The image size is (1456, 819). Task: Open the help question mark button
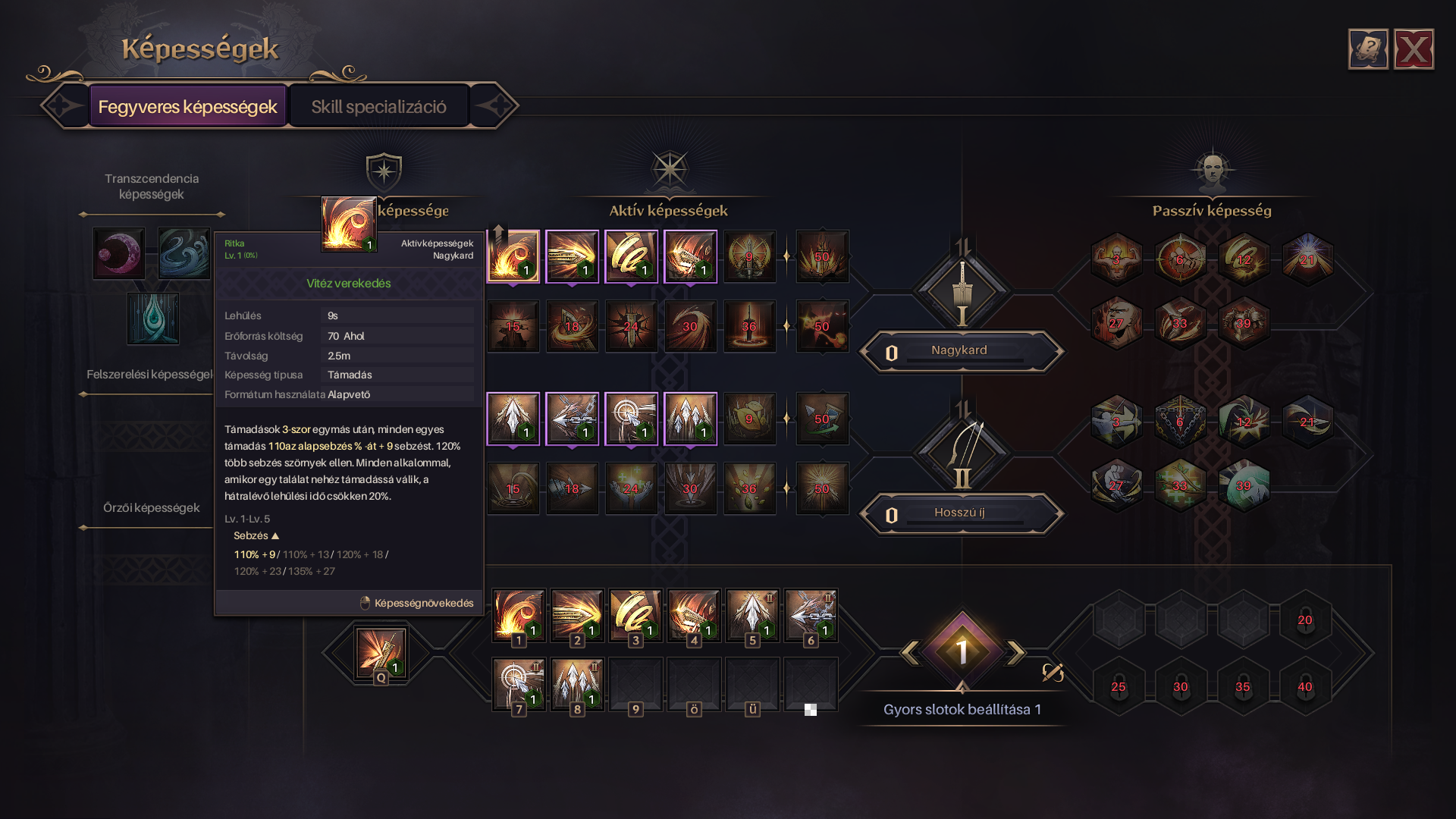[x=1368, y=50]
